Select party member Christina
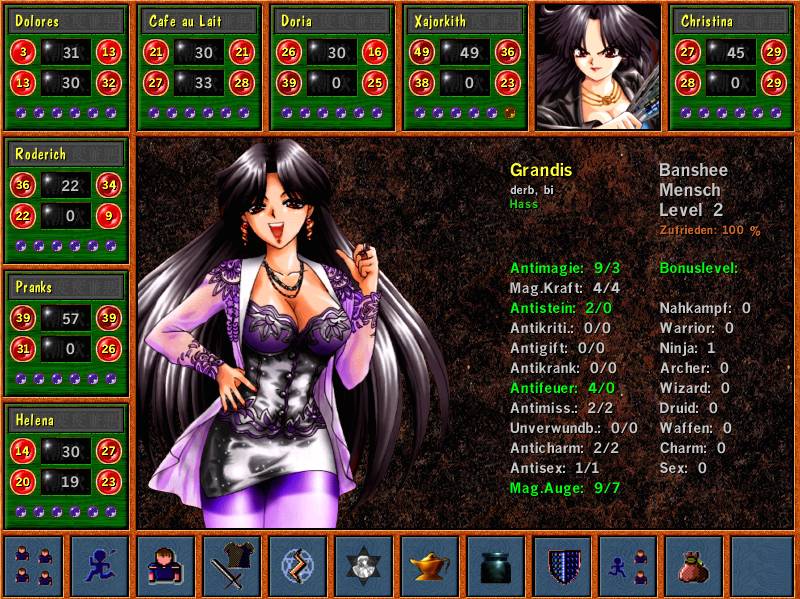The height and width of the screenshot is (599, 800). coord(732,67)
